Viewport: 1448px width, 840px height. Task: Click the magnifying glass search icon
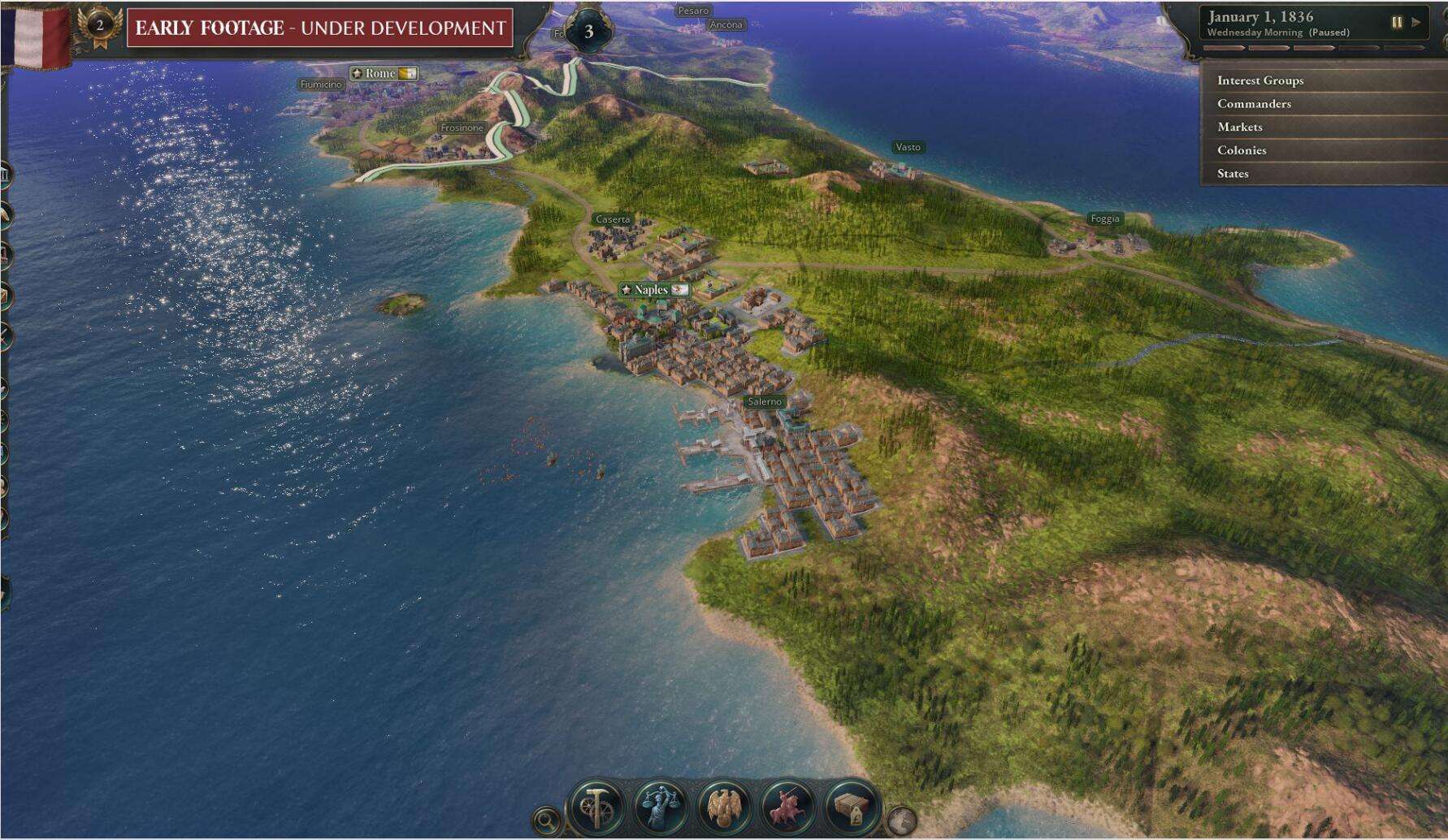(x=547, y=821)
